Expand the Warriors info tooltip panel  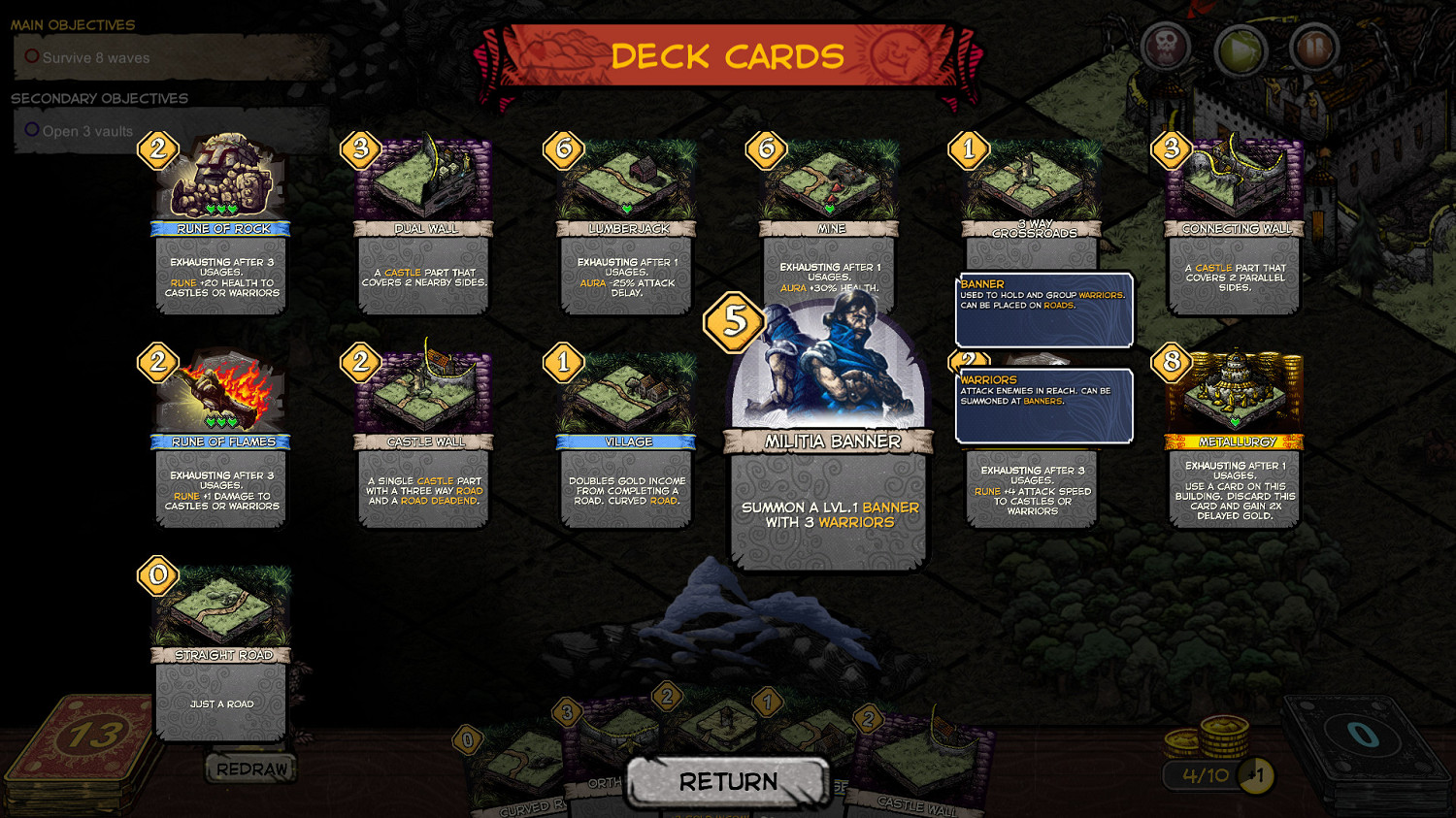pyautogui.click(x=1042, y=405)
